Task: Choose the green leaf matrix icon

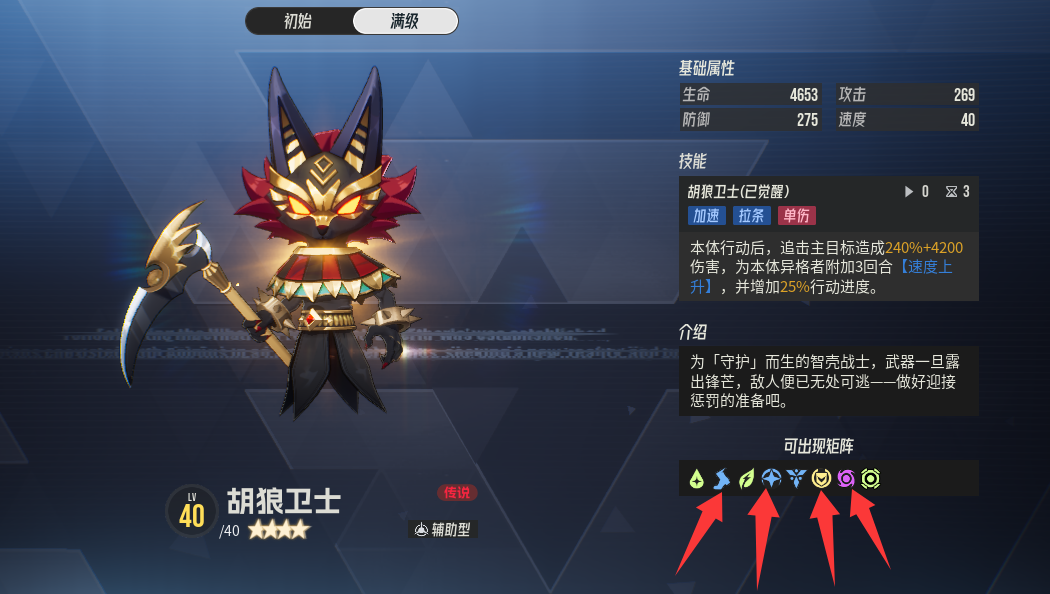Action: [747, 479]
